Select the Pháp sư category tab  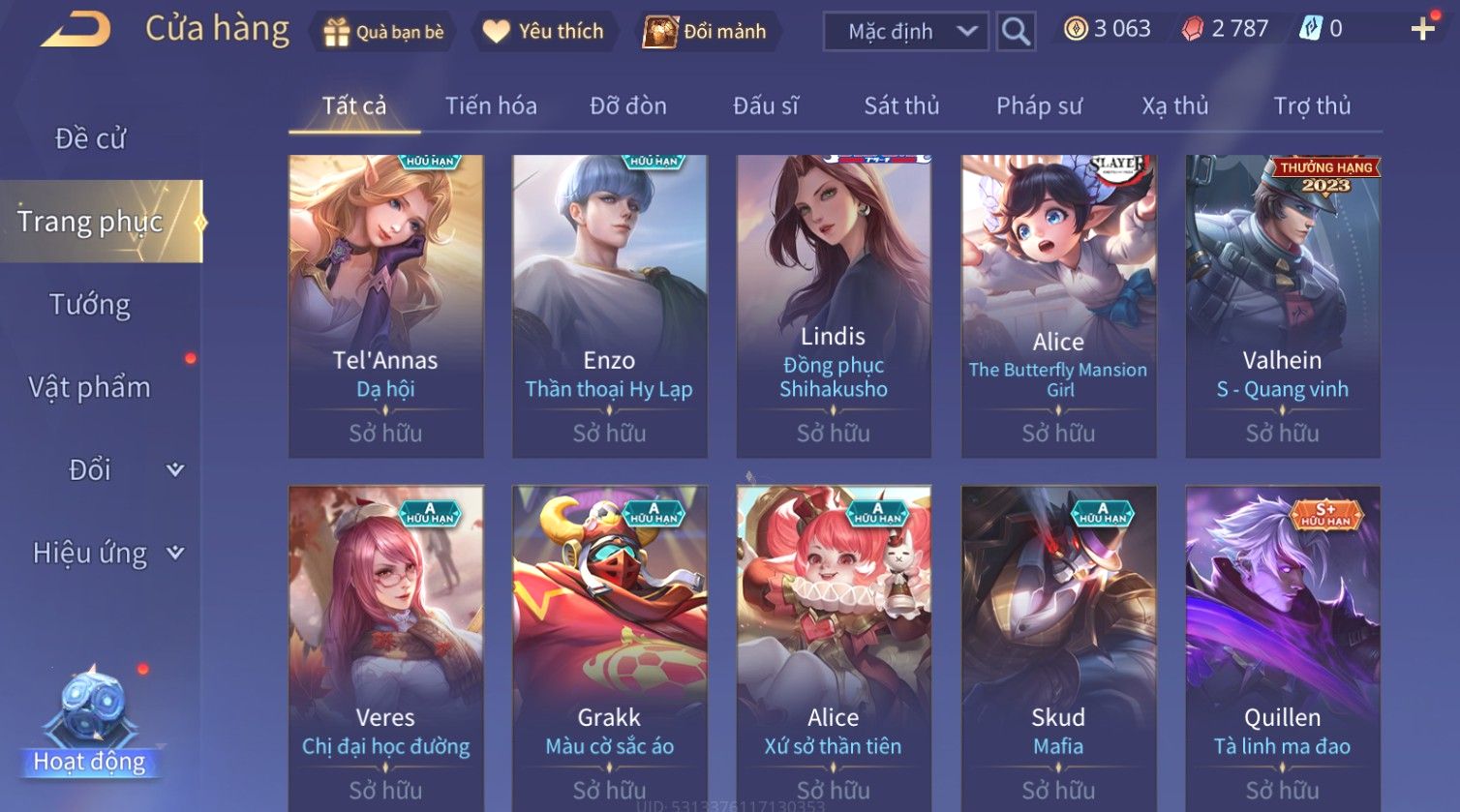1039,105
